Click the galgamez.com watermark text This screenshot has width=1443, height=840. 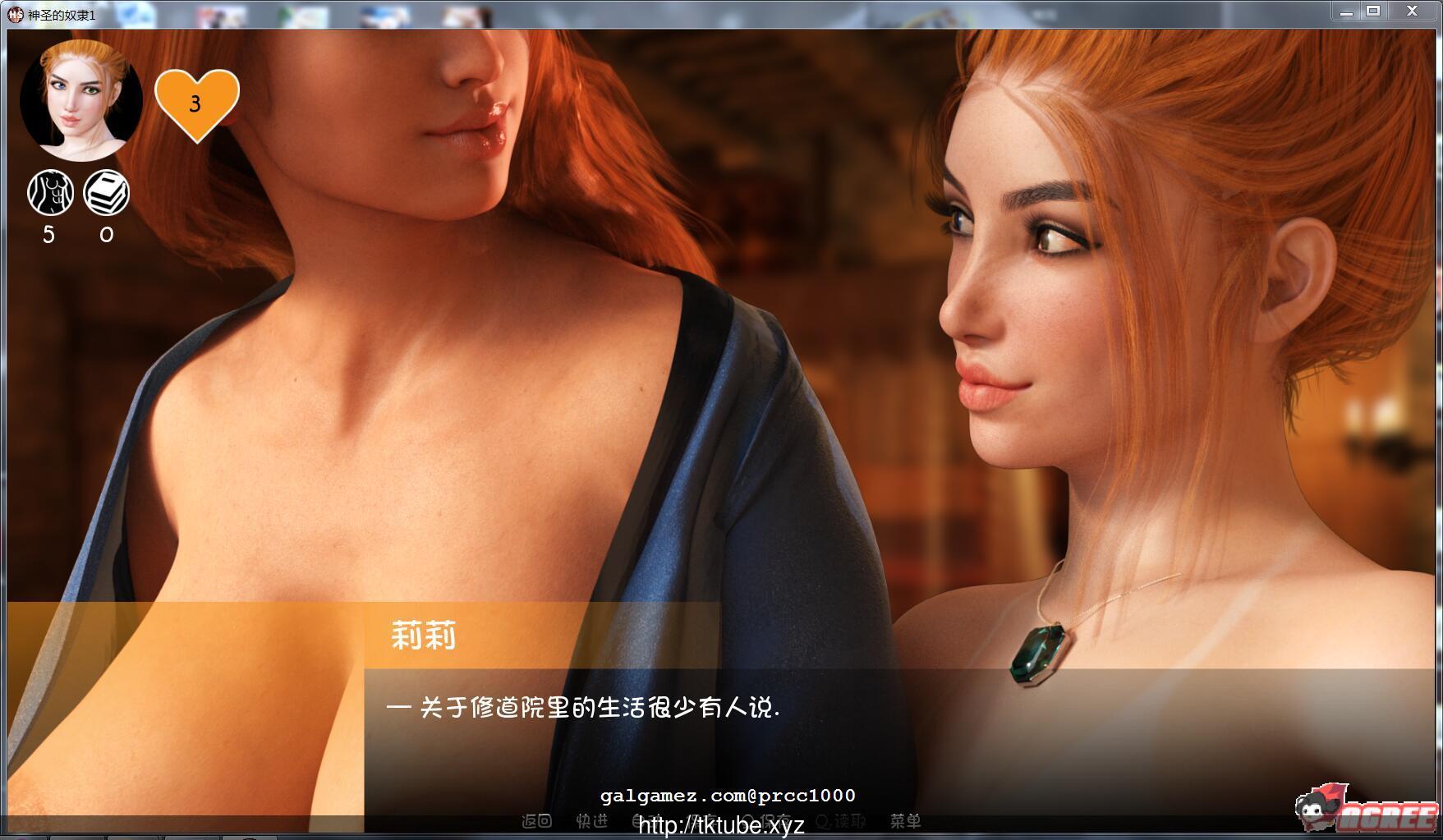click(x=727, y=794)
